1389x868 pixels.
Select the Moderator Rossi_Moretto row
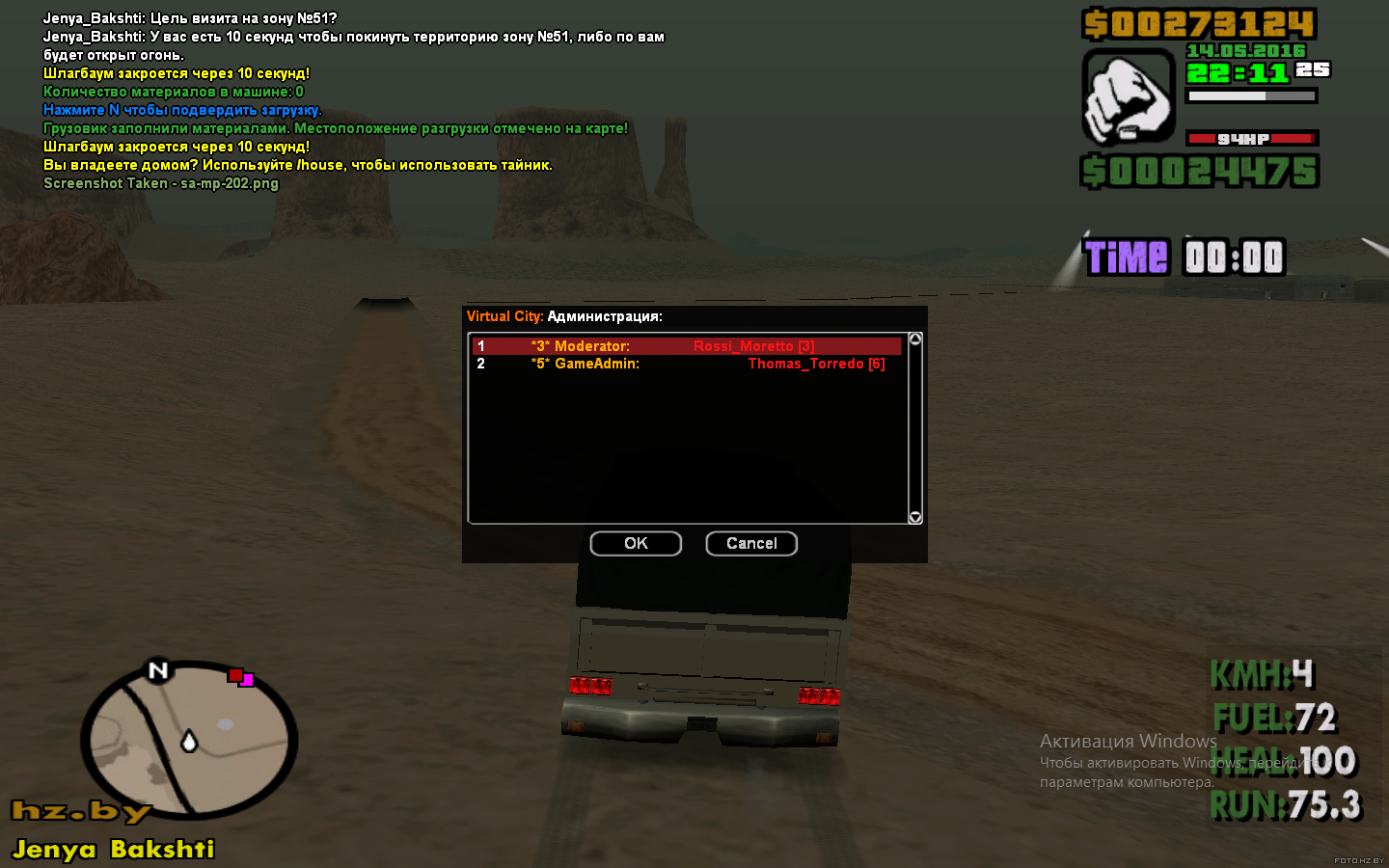click(x=685, y=346)
